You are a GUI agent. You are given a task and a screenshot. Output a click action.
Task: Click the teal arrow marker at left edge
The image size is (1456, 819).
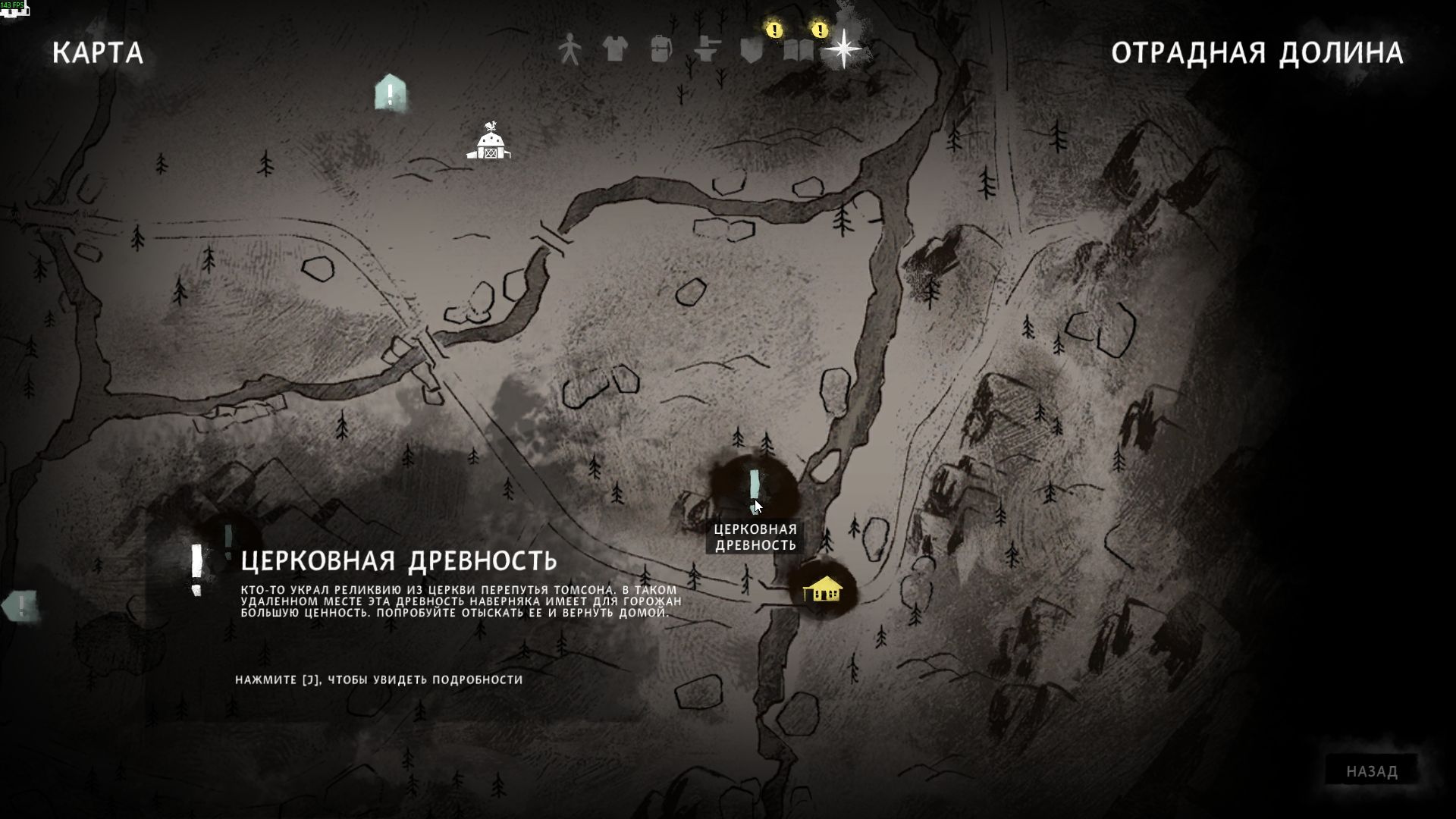point(20,605)
